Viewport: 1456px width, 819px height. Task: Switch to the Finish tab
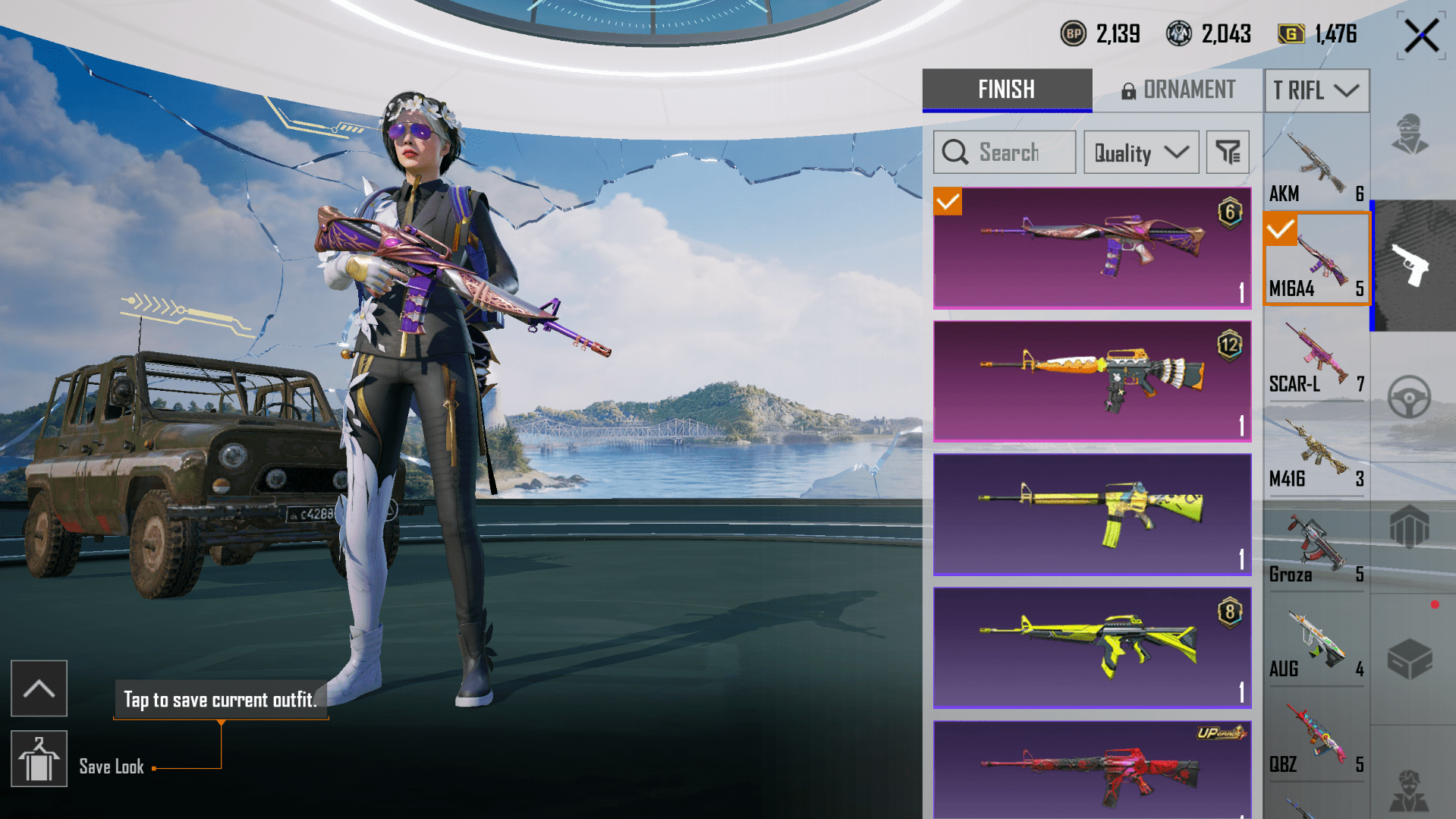click(1007, 90)
